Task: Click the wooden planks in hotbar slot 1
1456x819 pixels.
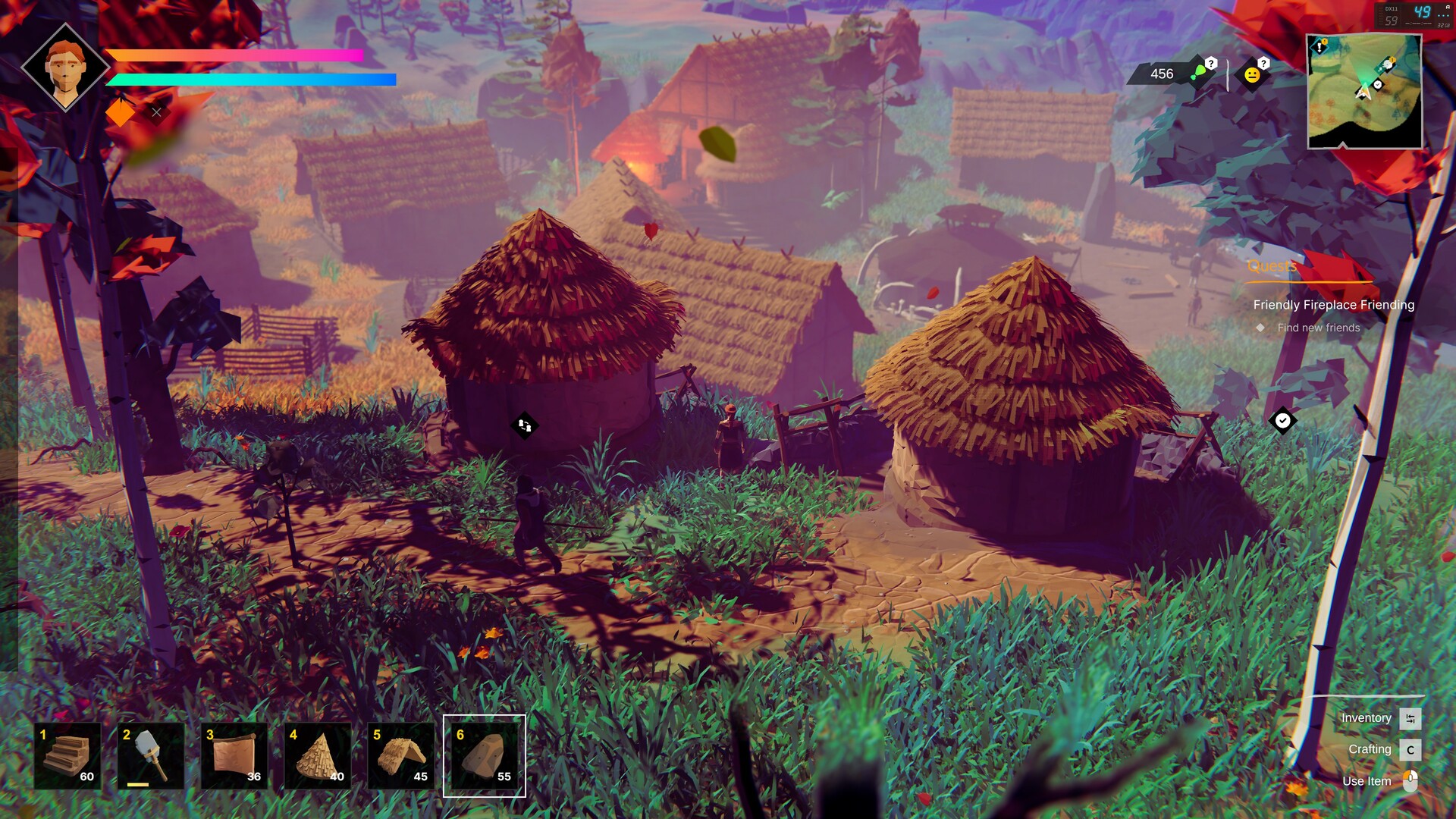Action: 67,756
